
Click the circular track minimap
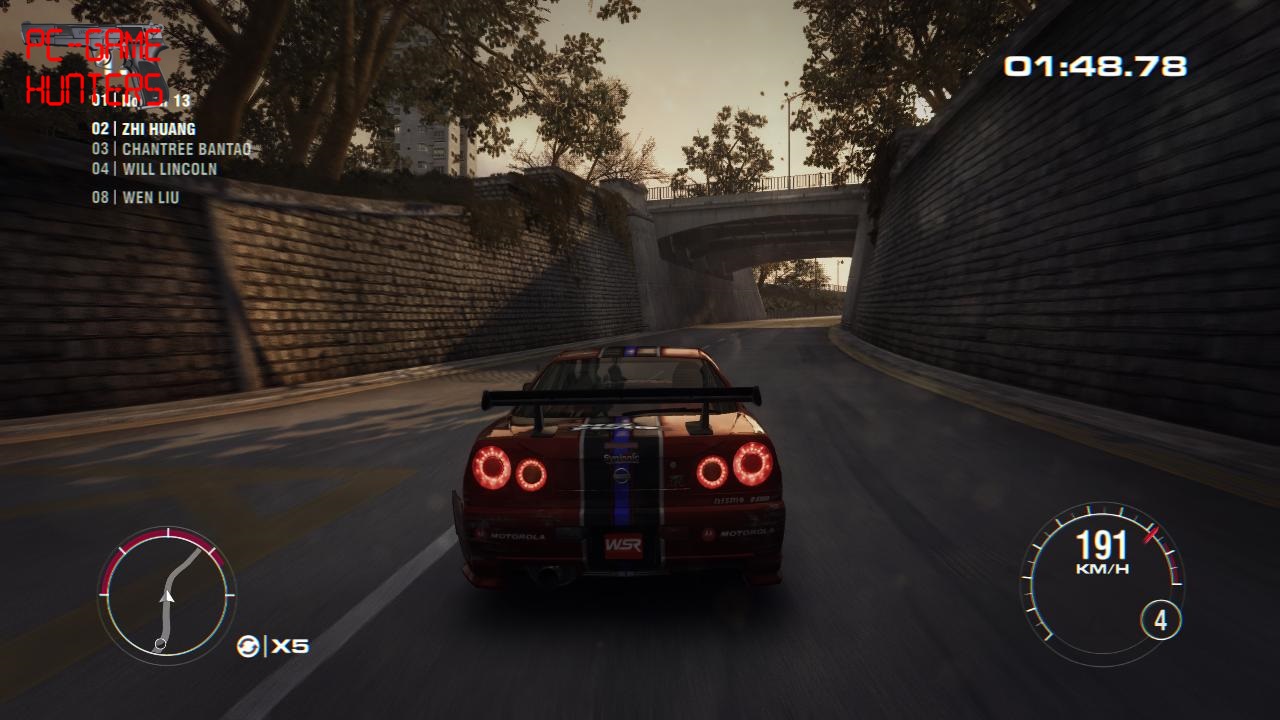click(x=167, y=595)
